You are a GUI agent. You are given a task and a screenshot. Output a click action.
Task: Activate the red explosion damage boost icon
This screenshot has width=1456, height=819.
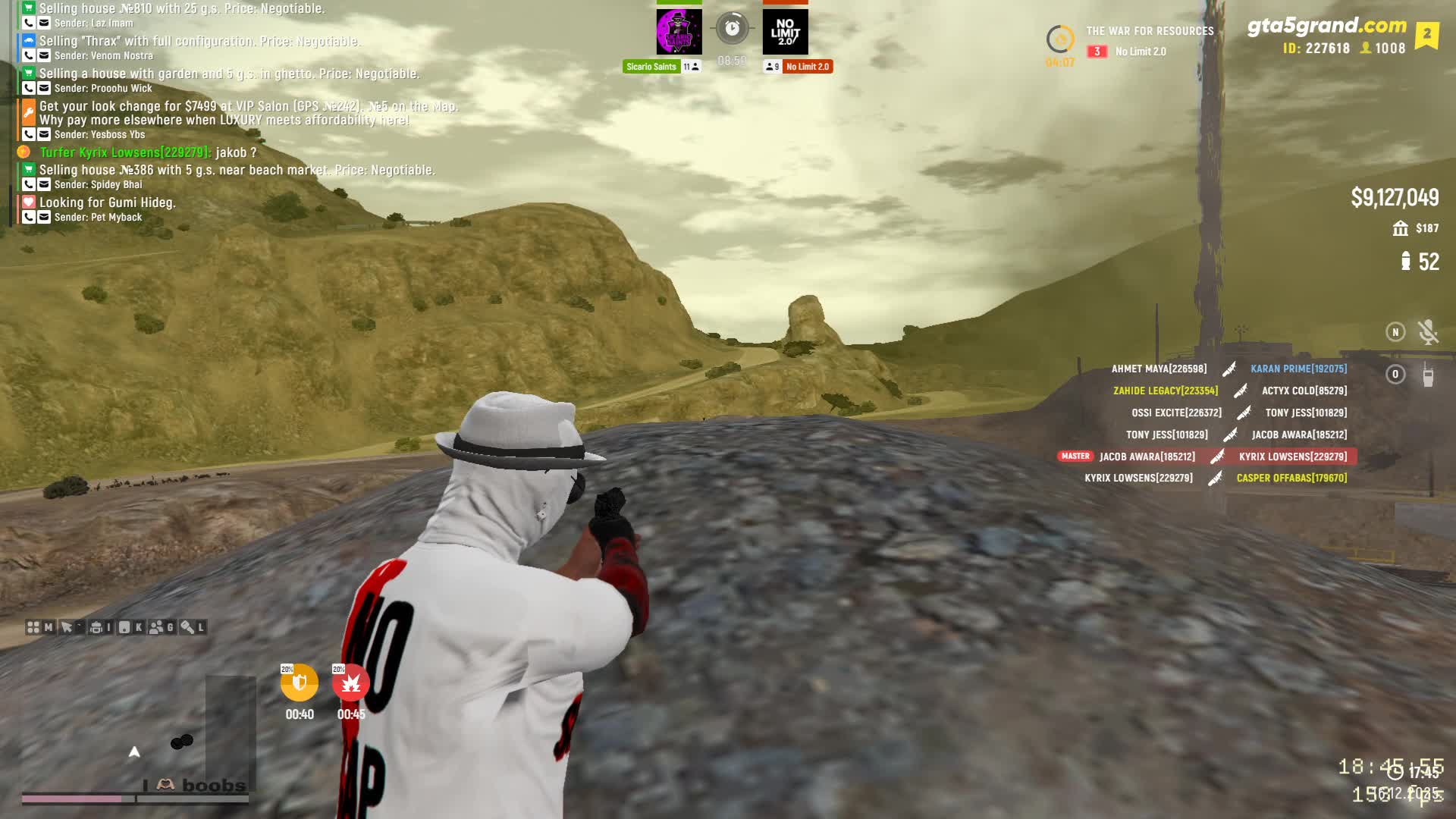click(350, 682)
